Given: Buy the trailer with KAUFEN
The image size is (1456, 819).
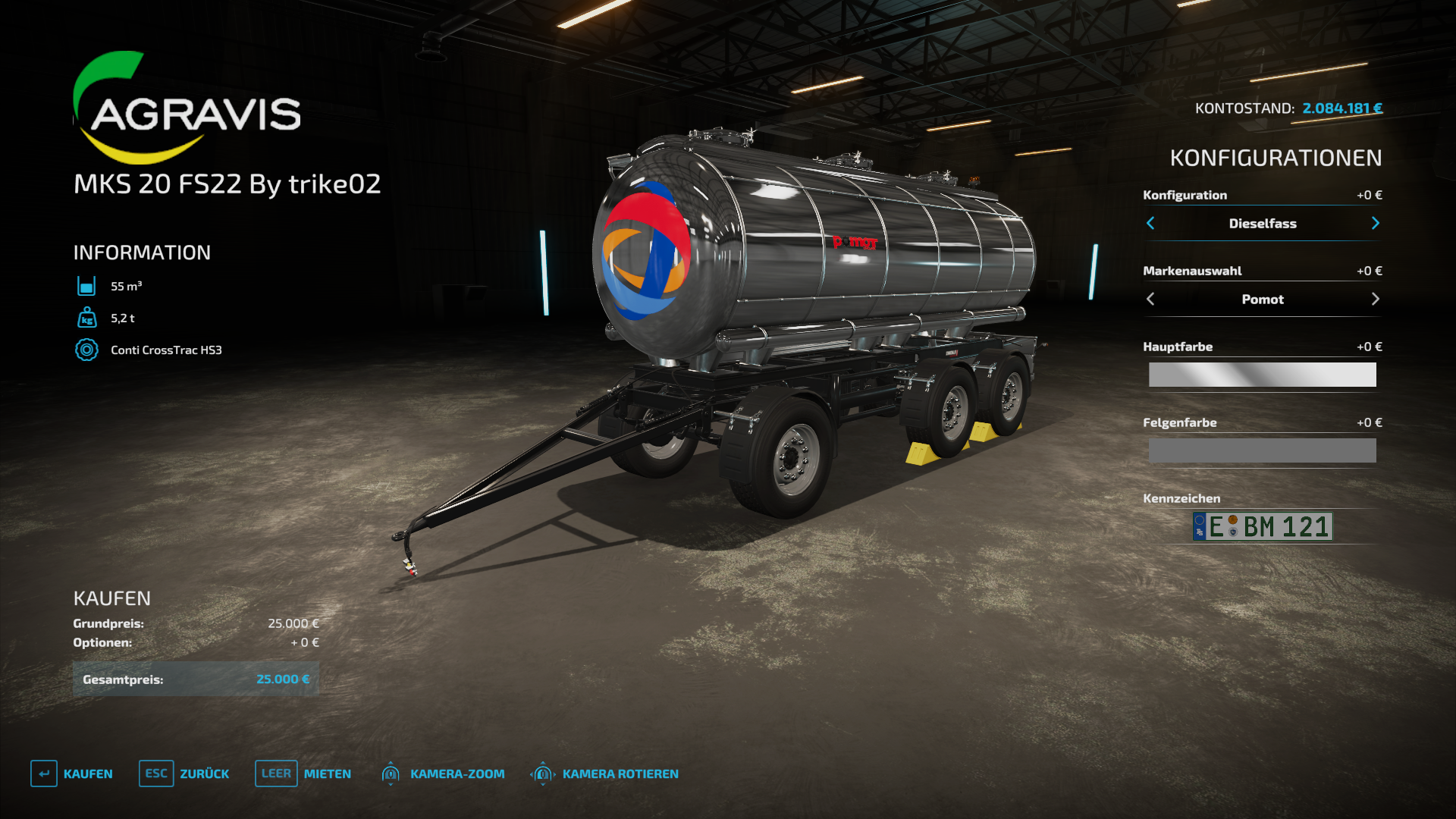Looking at the screenshot, I should (x=72, y=773).
